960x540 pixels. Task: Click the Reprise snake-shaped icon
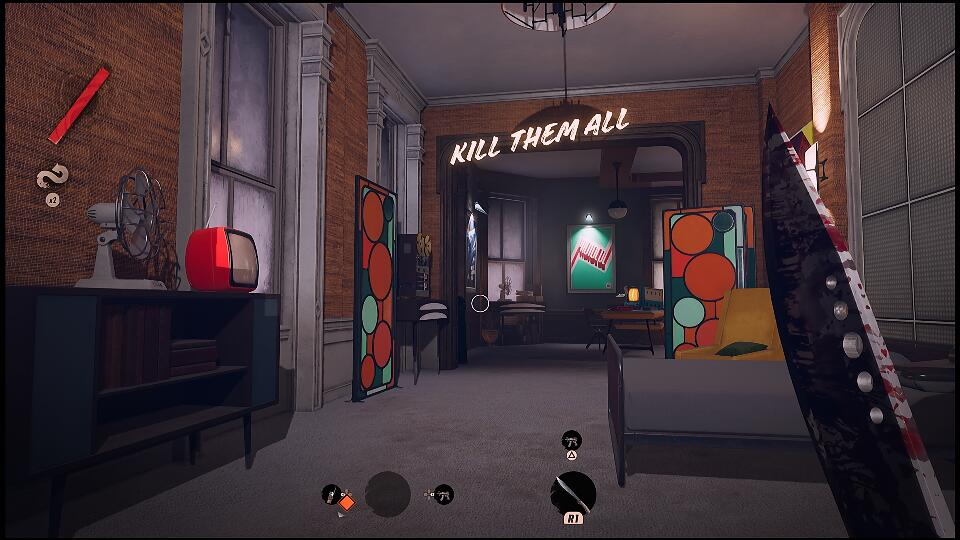(x=49, y=178)
